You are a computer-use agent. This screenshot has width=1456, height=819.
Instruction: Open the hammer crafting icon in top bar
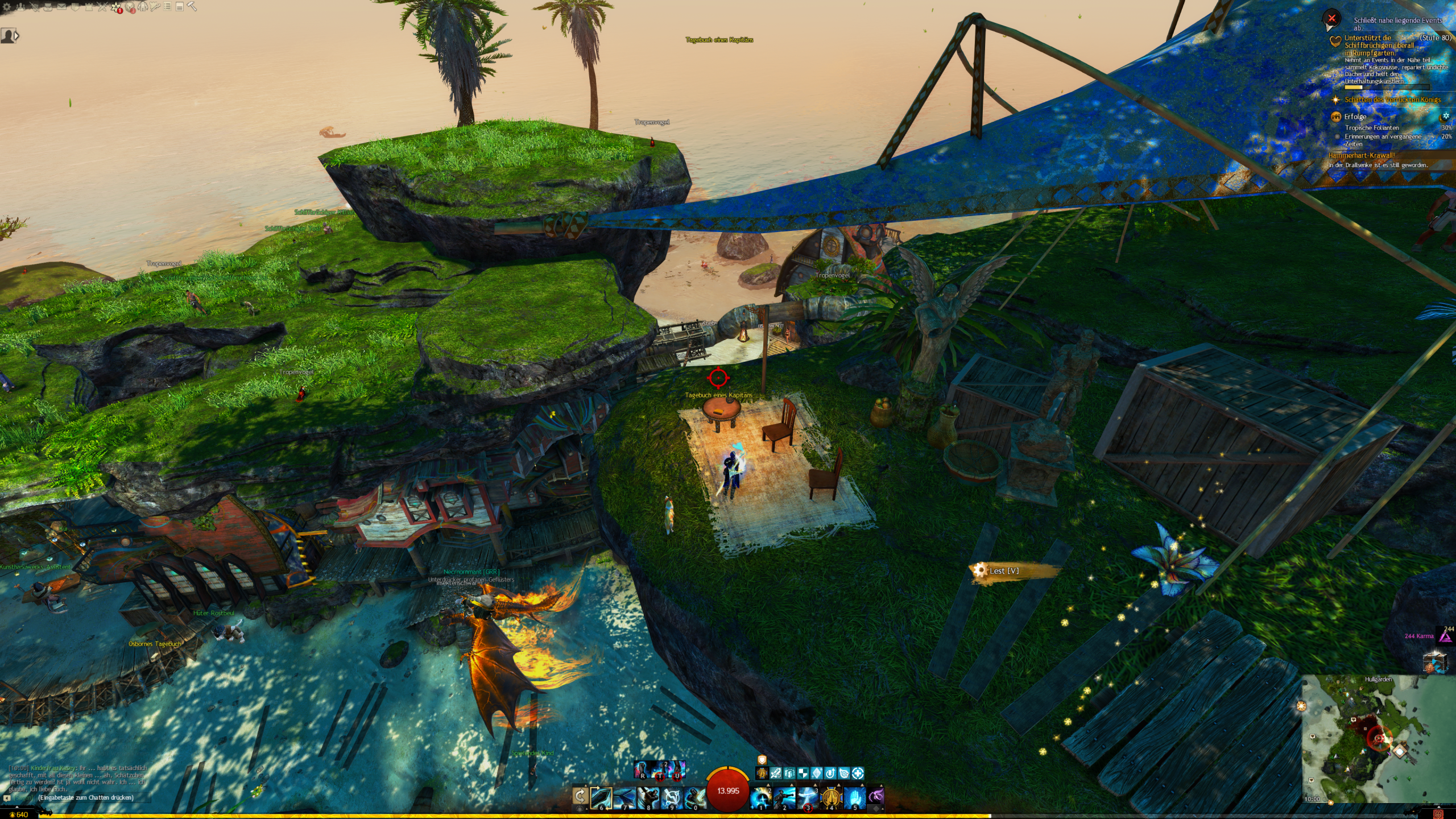coord(192,7)
